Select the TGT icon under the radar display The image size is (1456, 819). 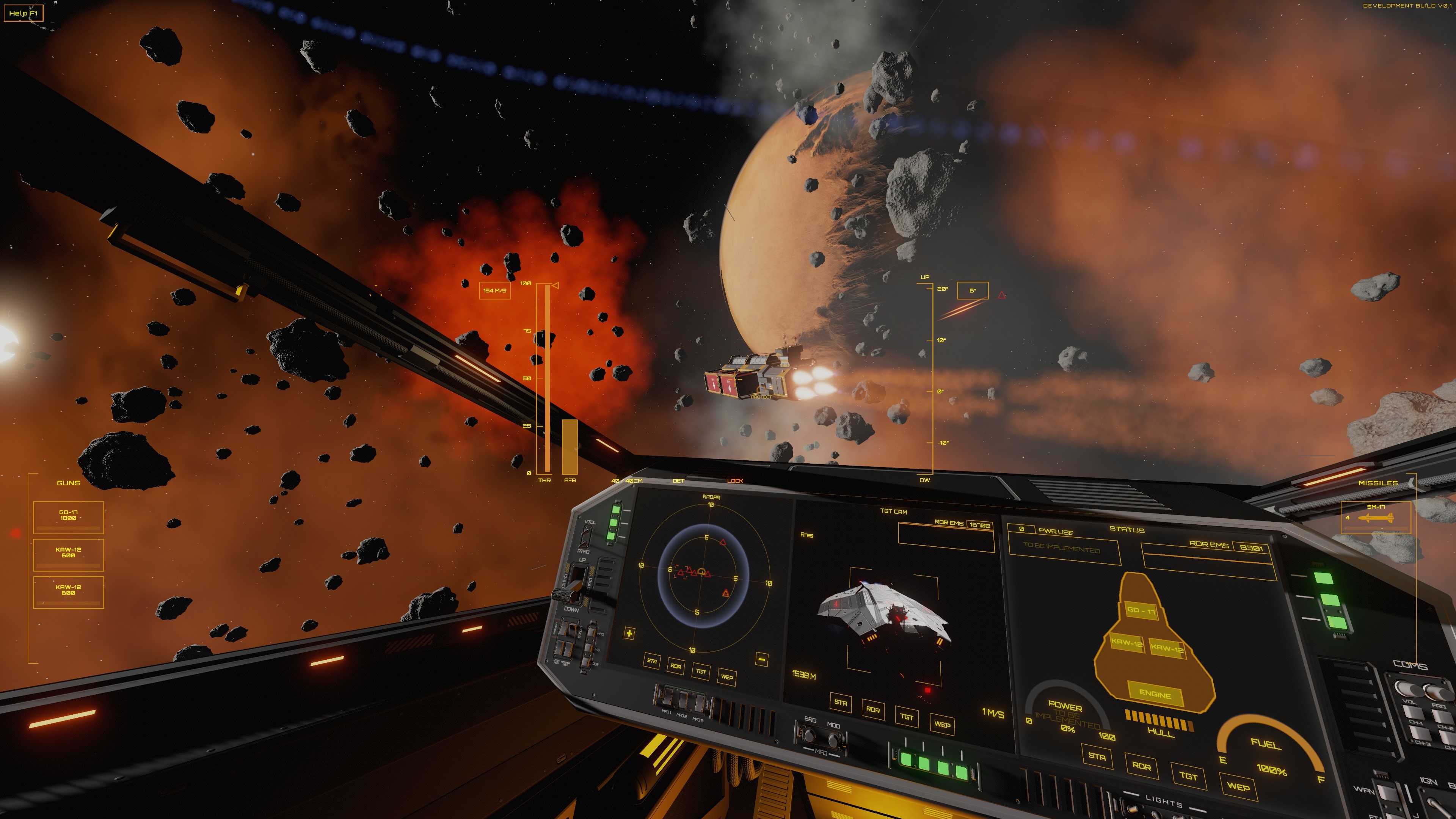click(x=701, y=673)
